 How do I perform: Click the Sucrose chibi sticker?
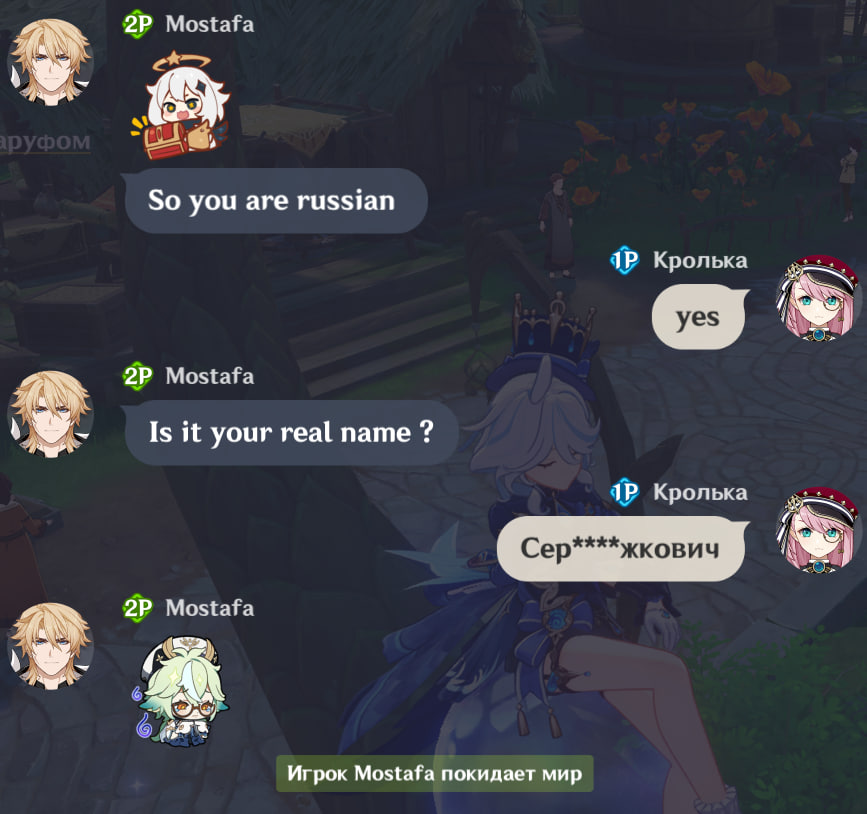point(176,692)
